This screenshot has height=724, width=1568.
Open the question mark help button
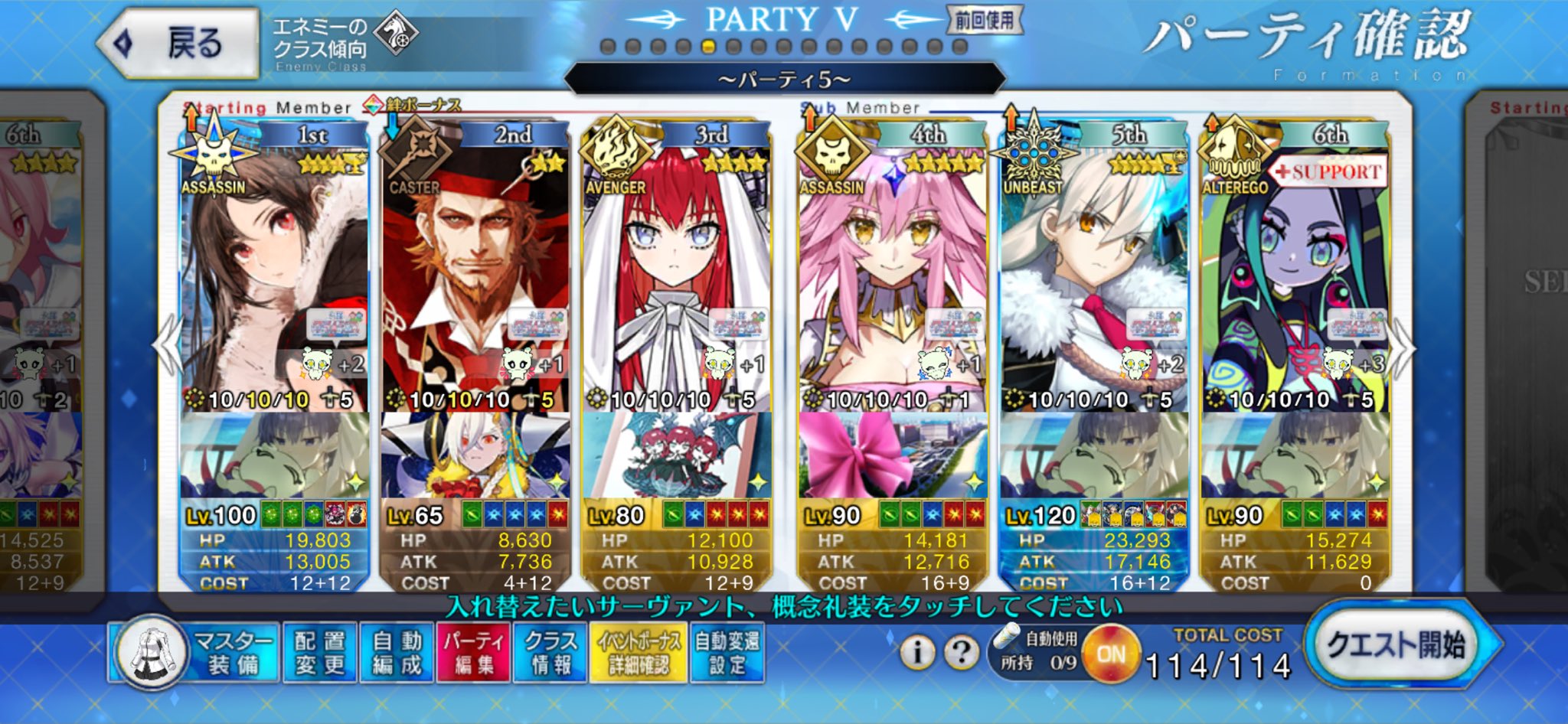pyautogui.click(x=962, y=652)
